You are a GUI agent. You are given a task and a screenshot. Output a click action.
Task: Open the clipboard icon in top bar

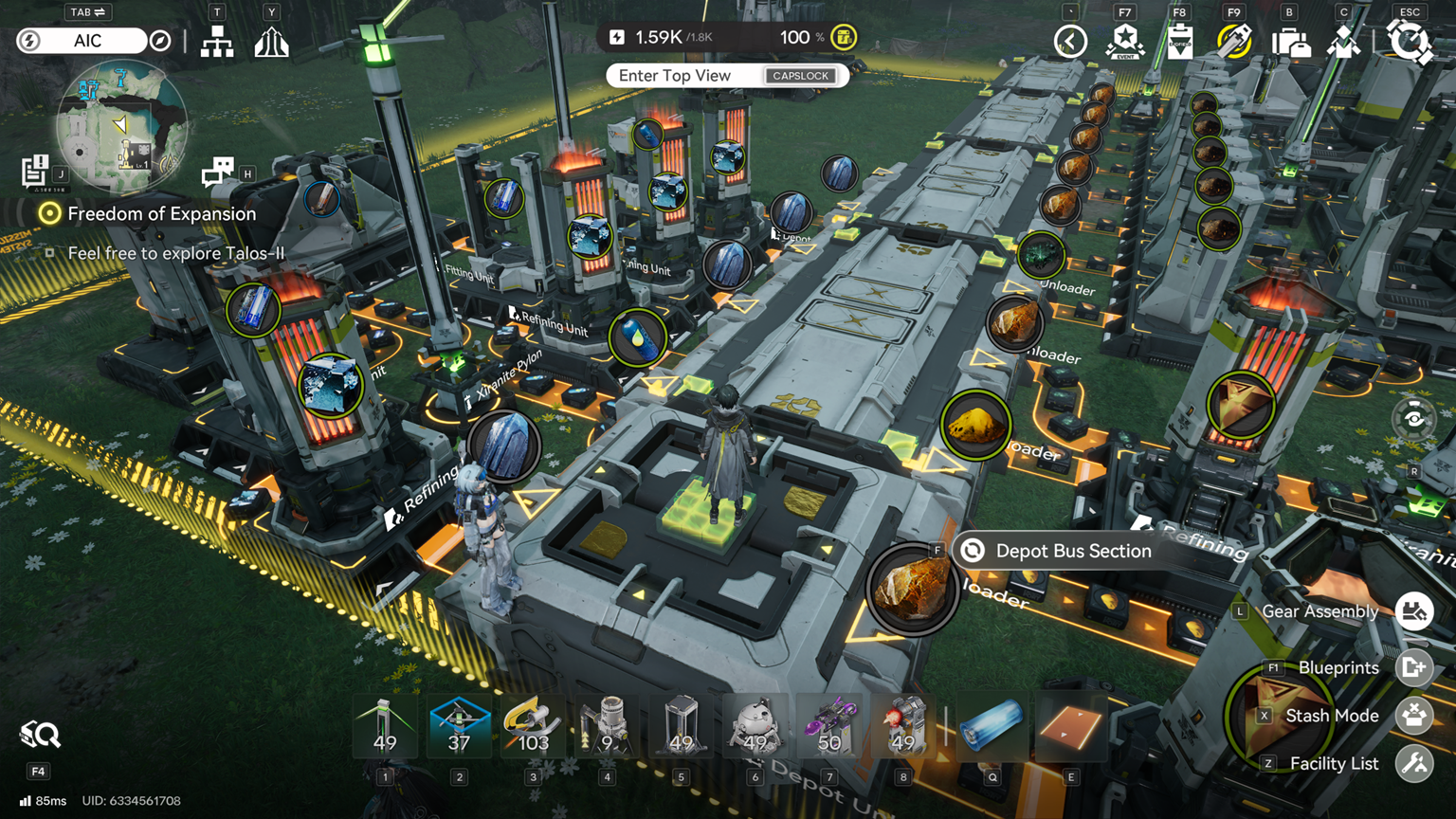tap(1180, 42)
